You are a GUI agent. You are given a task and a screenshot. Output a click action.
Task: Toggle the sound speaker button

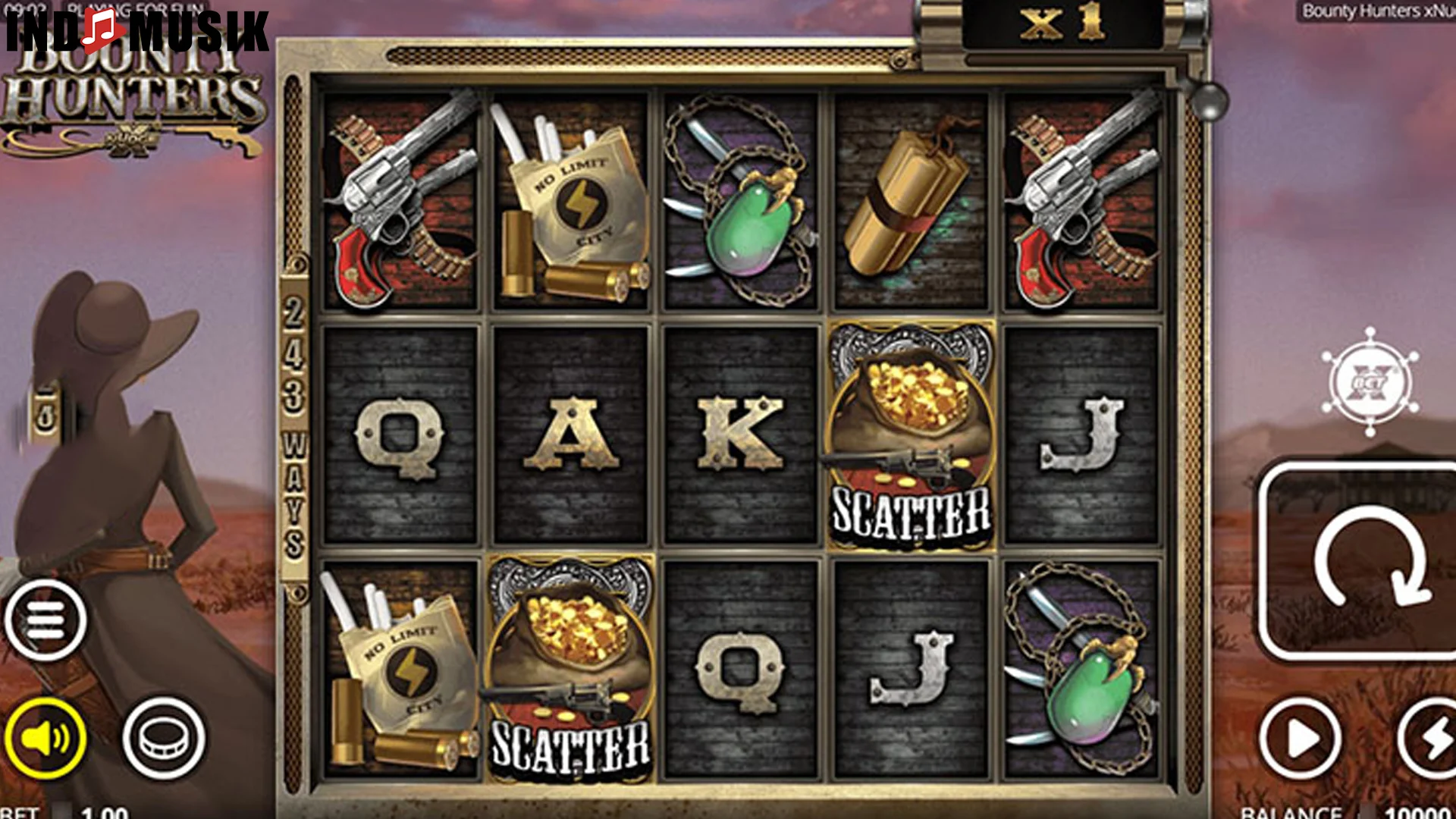45,737
